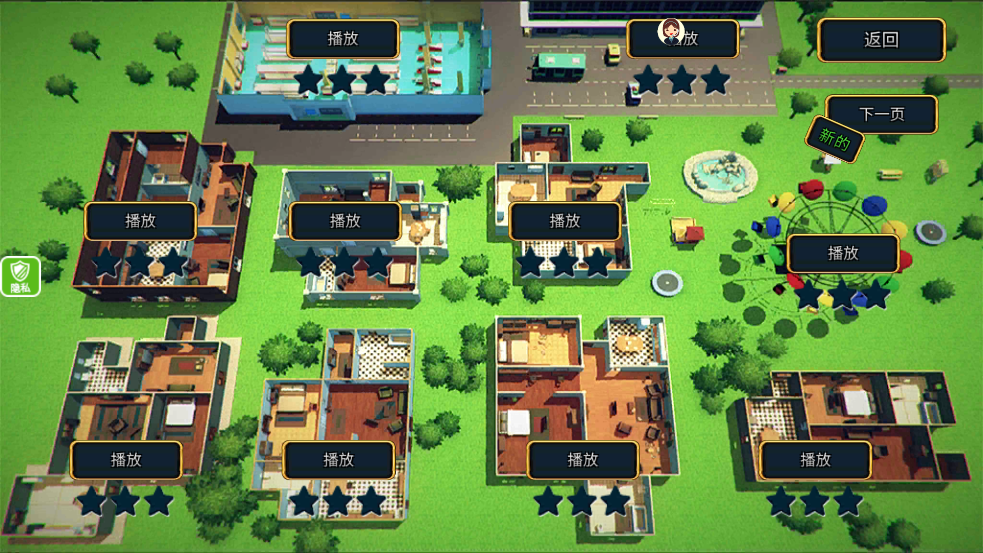Play the bus parking lot level
The image size is (983, 553).
683,39
